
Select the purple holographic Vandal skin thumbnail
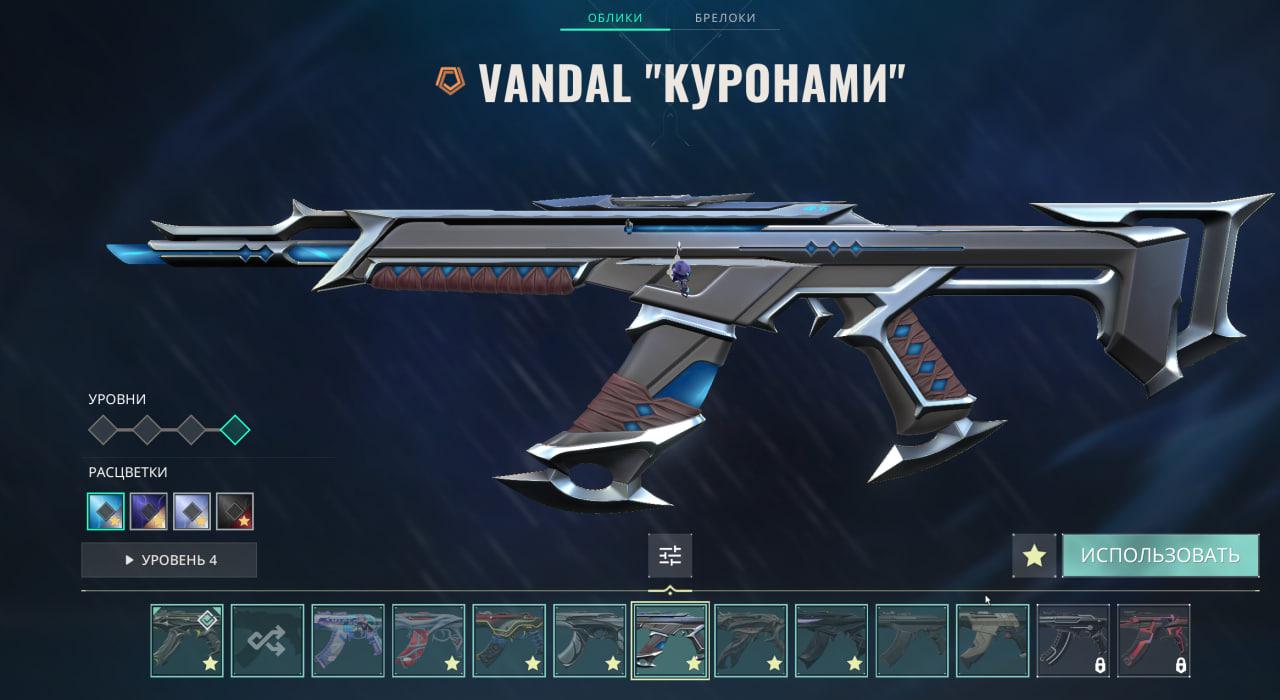tap(348, 641)
